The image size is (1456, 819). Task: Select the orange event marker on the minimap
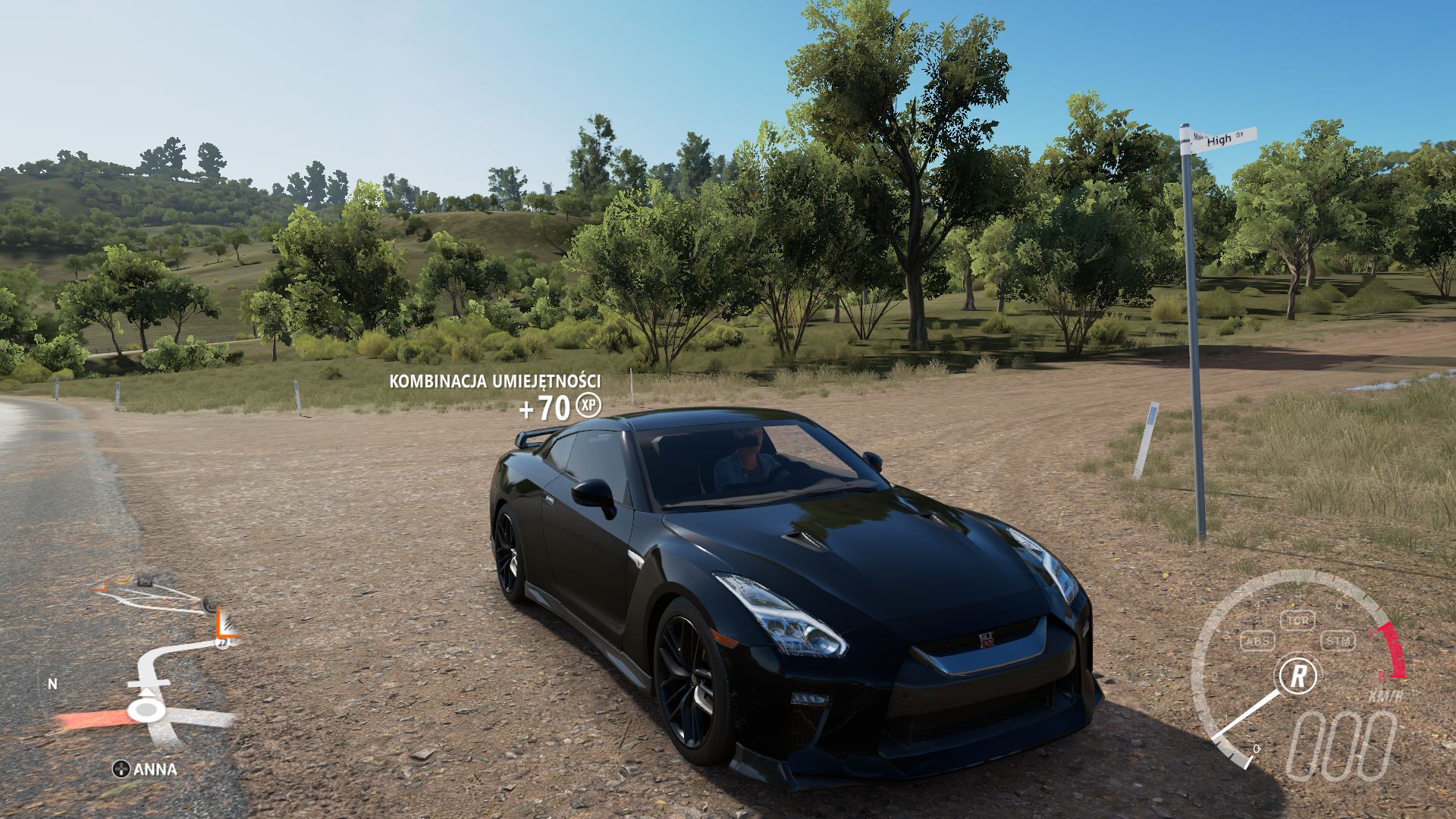point(224,622)
